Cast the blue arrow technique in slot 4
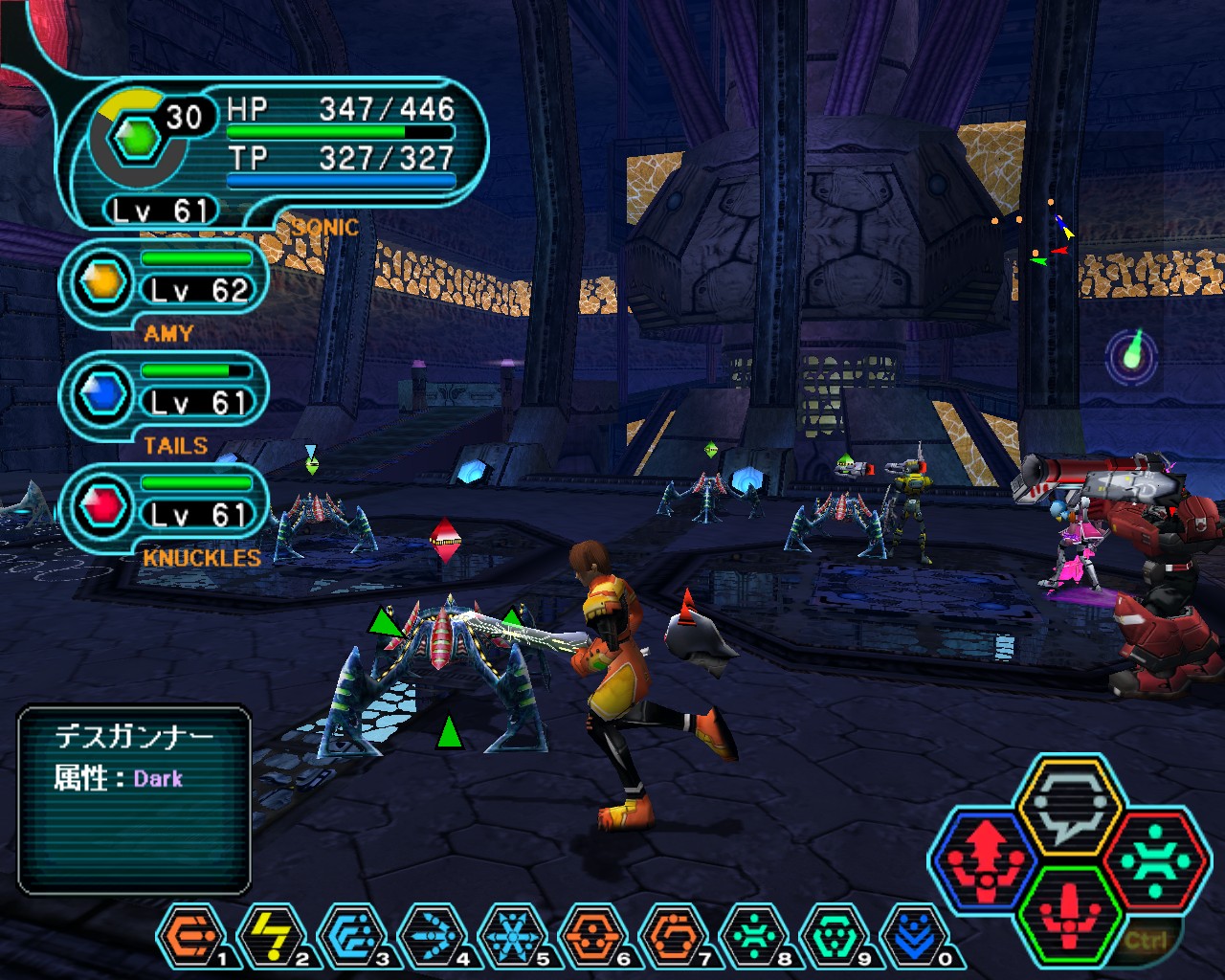Viewport: 1225px width, 980px height. tap(433, 935)
